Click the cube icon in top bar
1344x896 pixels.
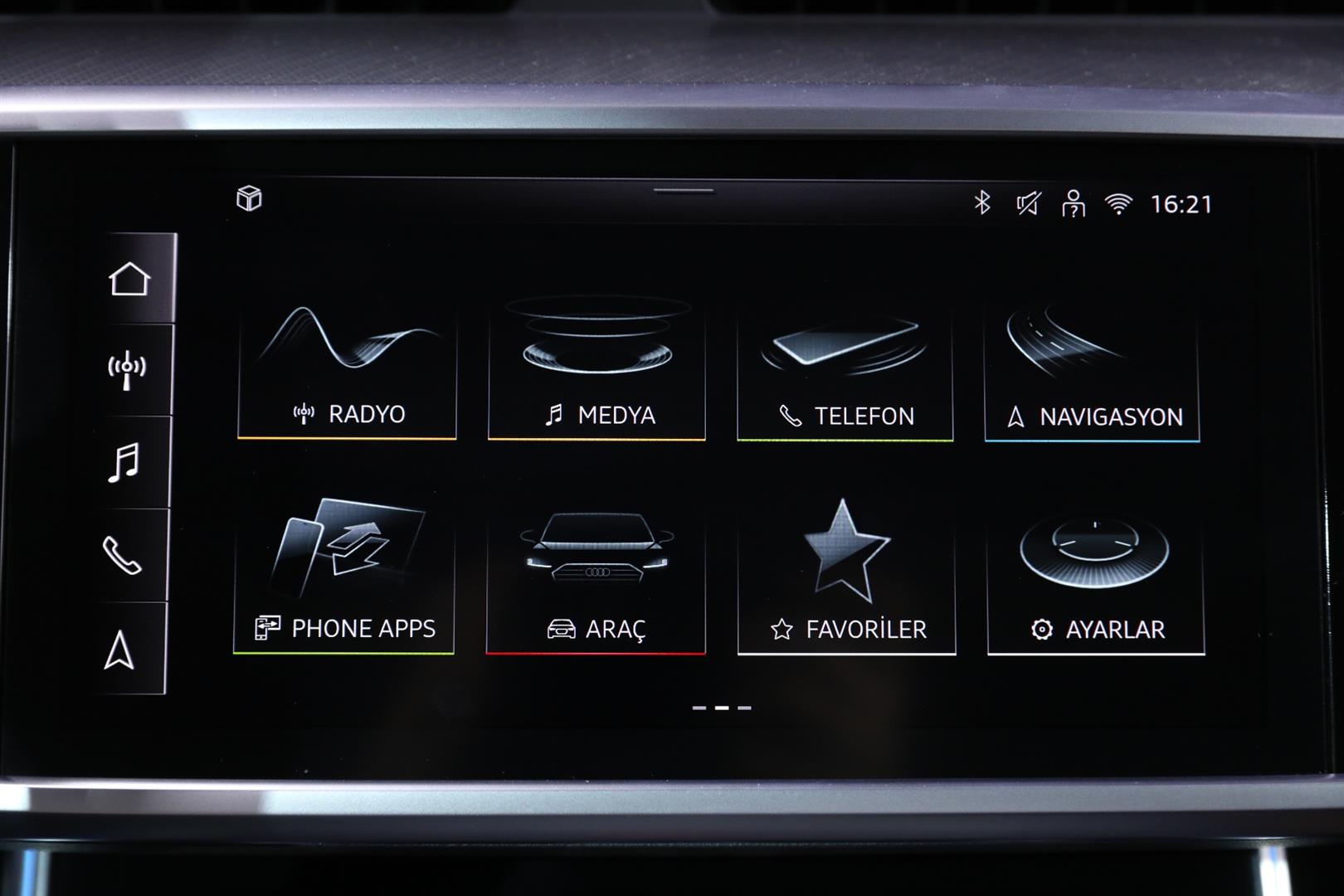pos(249,198)
